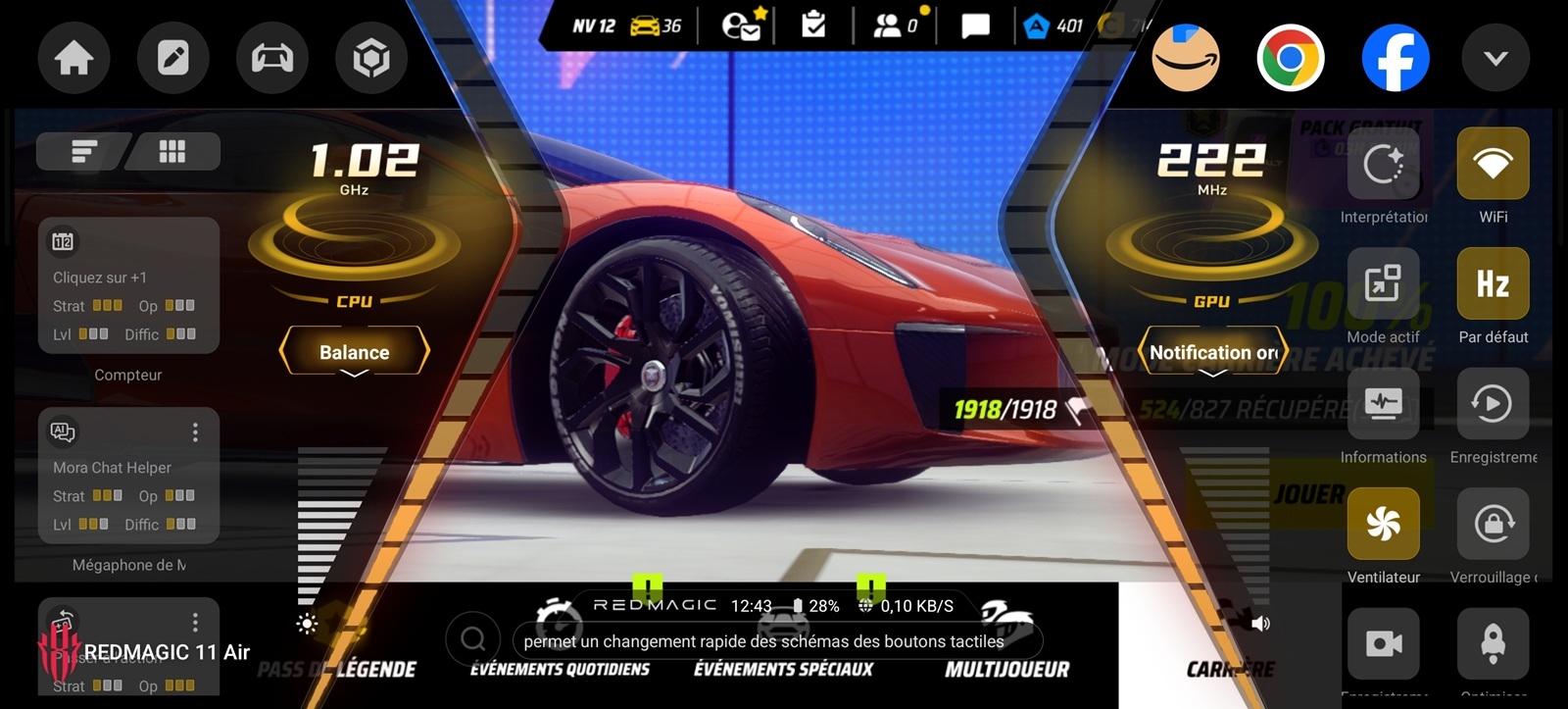Disable the Ventilateur fan control

[x=1383, y=525]
